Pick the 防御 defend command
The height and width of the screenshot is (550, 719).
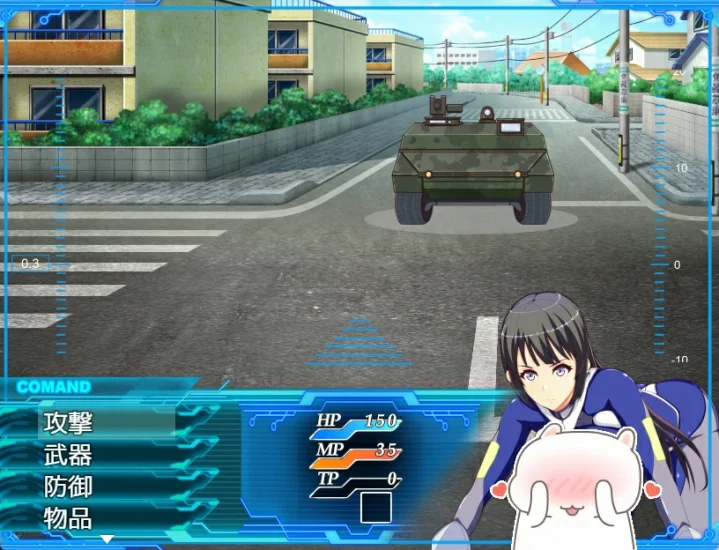[68, 487]
